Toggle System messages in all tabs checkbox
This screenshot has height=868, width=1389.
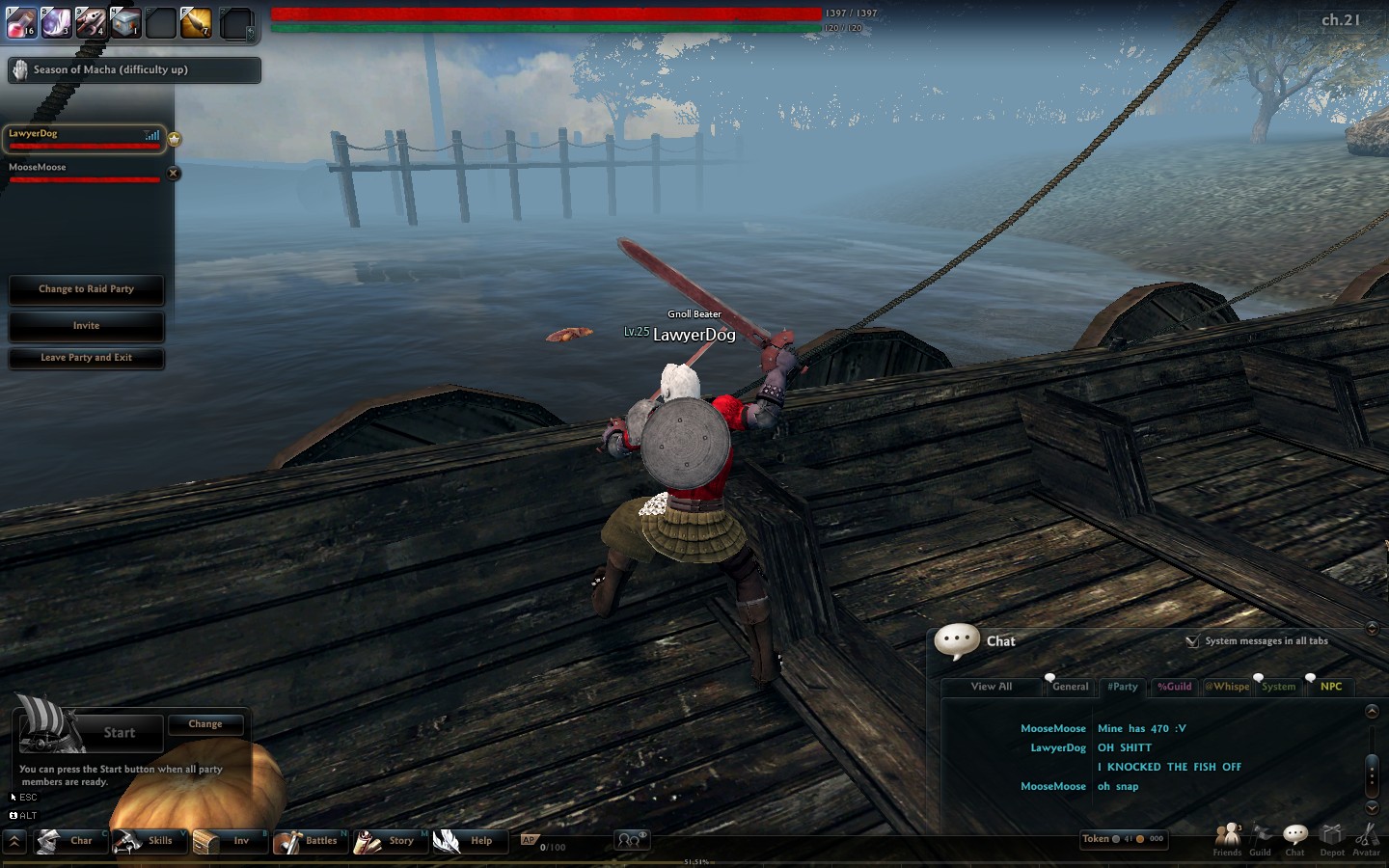point(1192,641)
